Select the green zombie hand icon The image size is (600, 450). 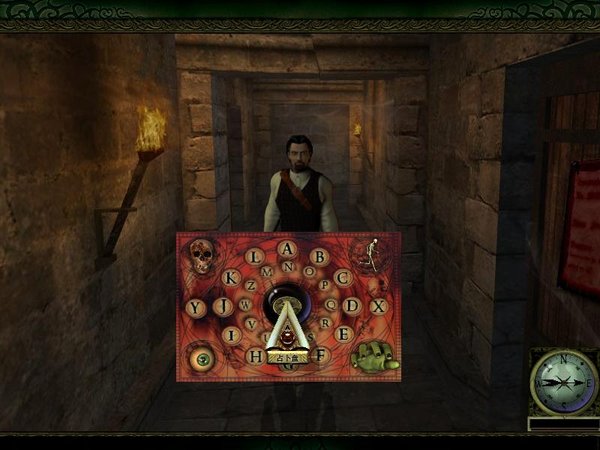point(372,356)
